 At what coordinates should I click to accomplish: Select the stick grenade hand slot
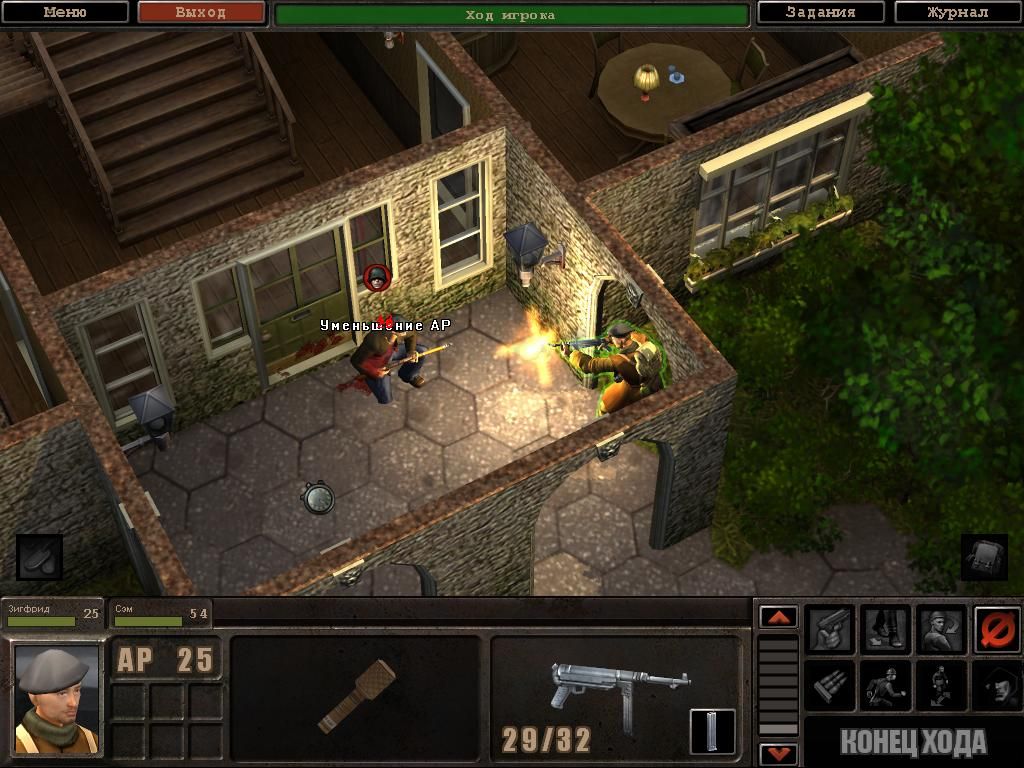pos(355,697)
